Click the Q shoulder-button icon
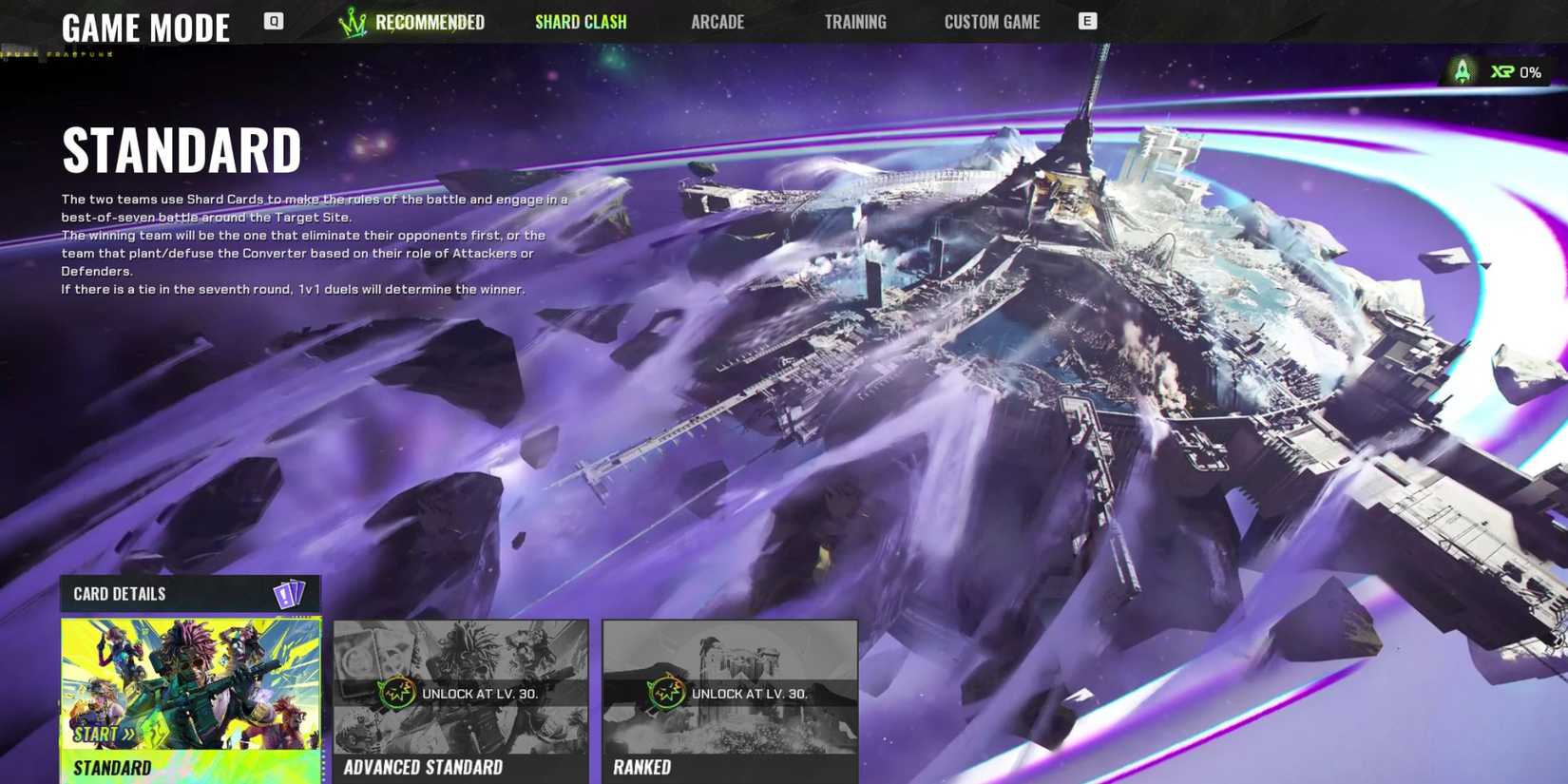This screenshot has height=784, width=1568. tap(273, 19)
